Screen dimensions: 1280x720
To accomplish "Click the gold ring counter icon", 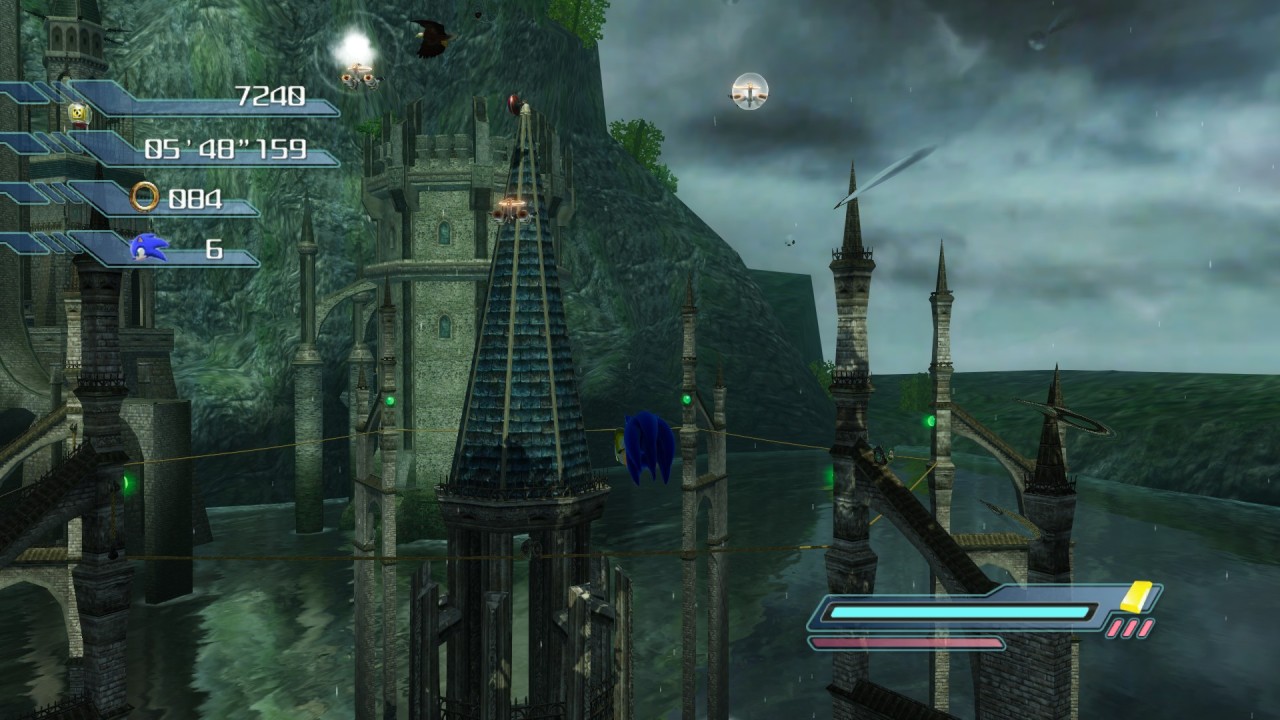I will coord(145,197).
